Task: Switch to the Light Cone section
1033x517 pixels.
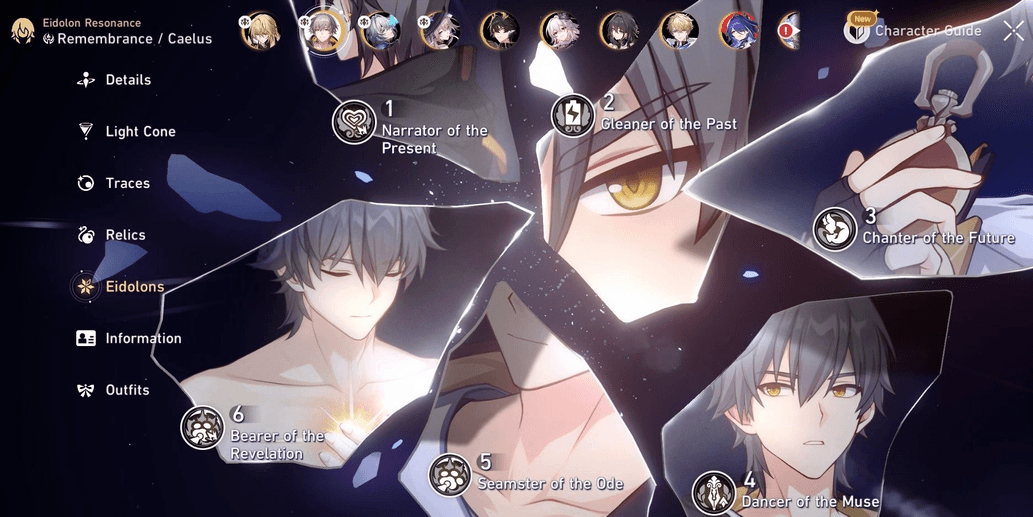Action: click(x=139, y=132)
